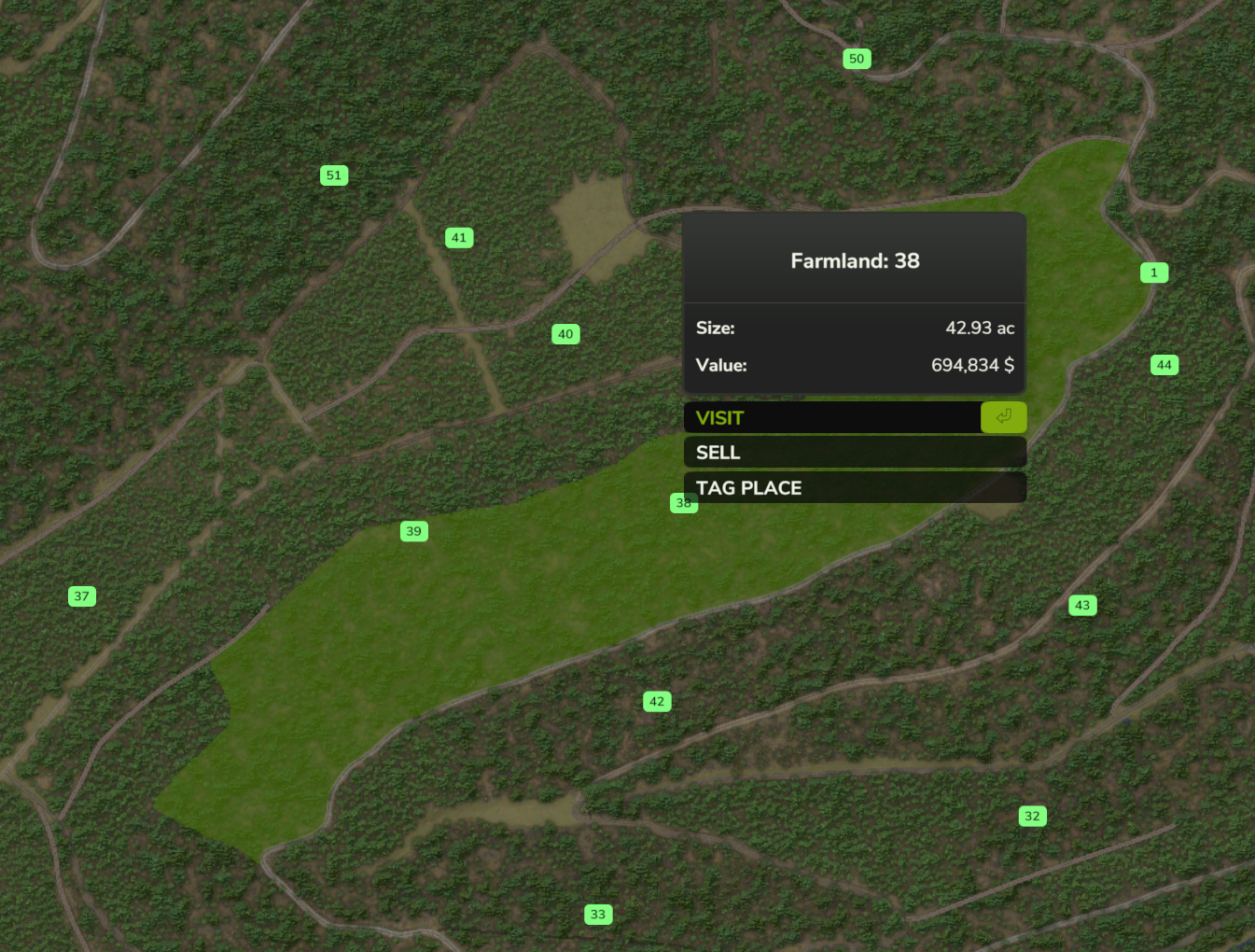Click farmland marker 1

pos(1154,273)
